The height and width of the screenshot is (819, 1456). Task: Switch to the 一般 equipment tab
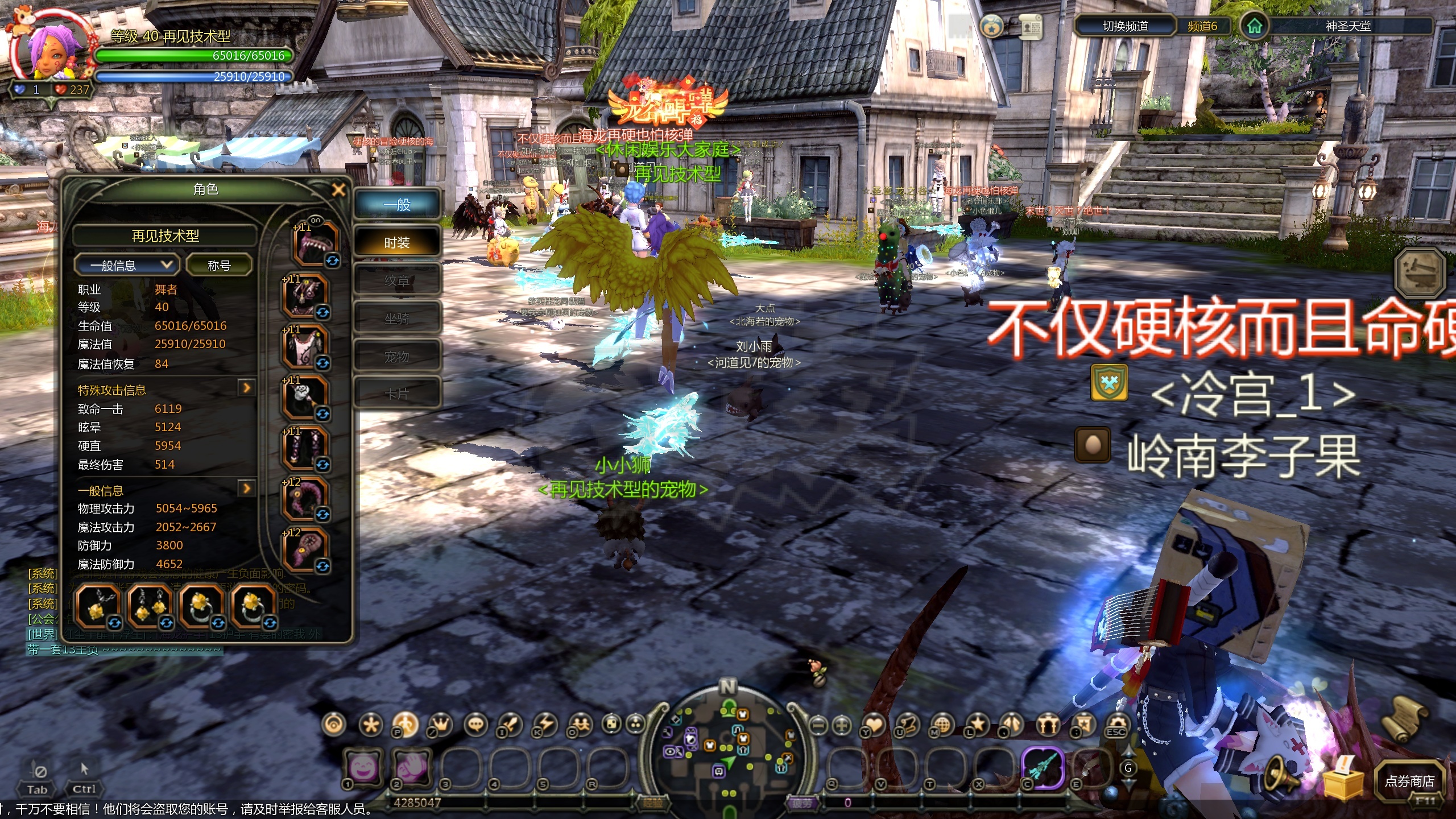397,205
